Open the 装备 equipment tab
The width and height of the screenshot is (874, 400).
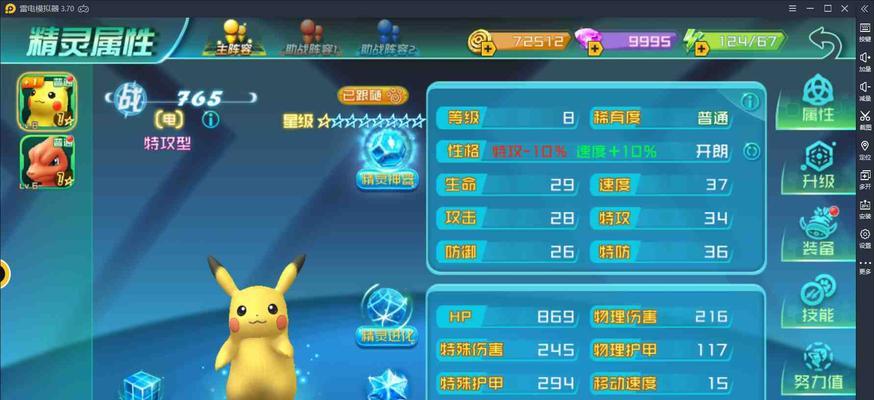[x=818, y=235]
